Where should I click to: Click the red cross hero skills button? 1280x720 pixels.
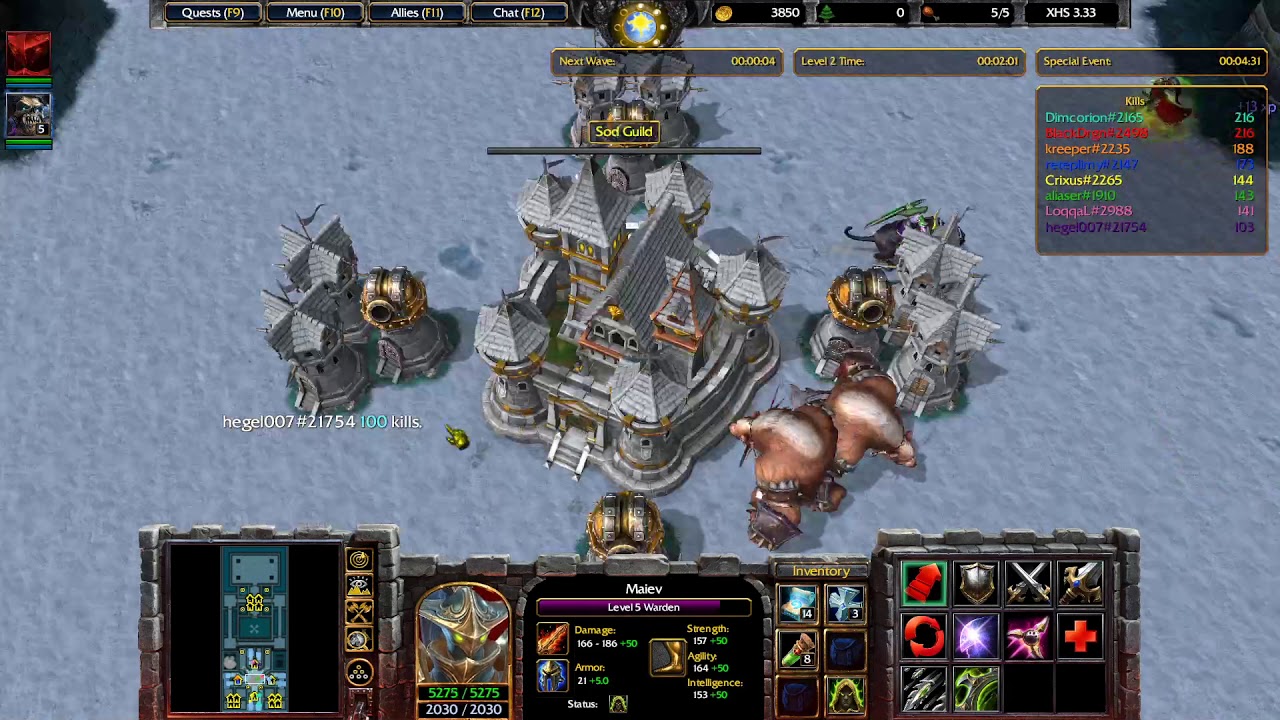1080,636
